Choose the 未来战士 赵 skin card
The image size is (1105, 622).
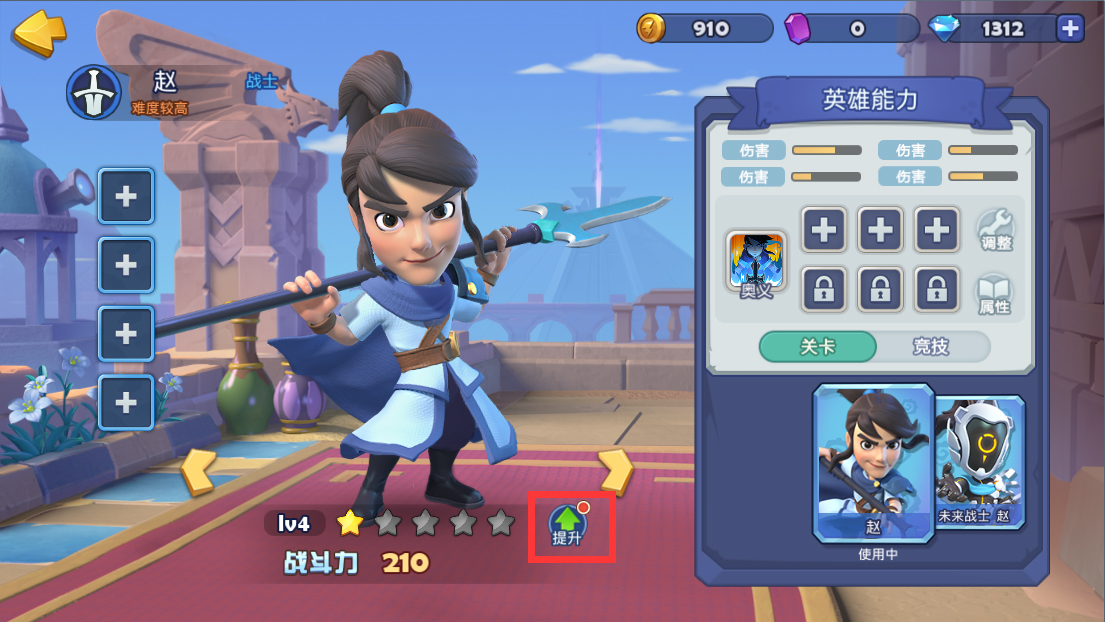point(981,462)
